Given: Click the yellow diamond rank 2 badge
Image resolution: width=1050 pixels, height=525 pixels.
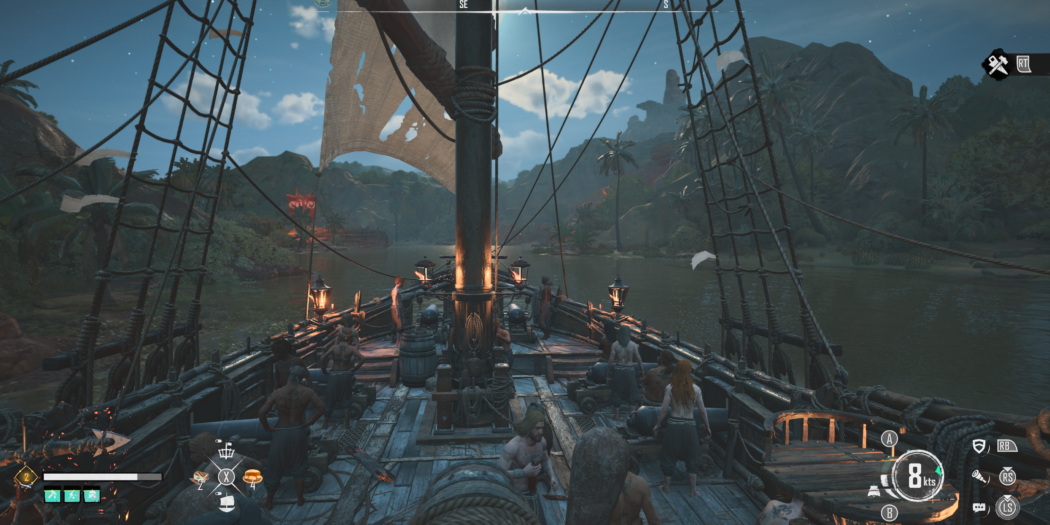Looking at the screenshot, I should point(26,477).
